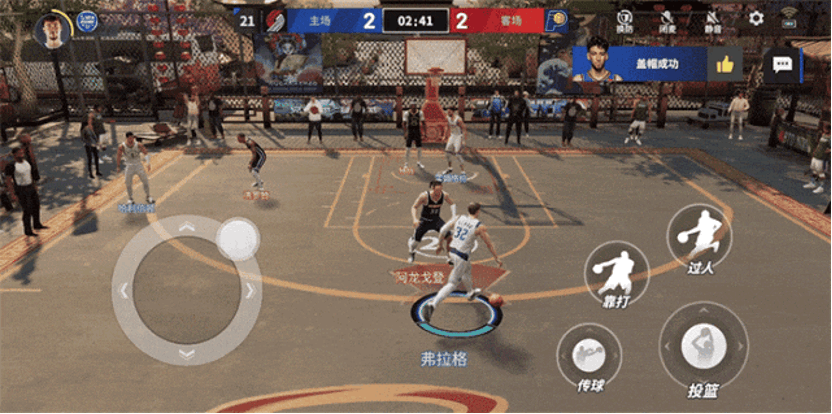Toggle the 静音 mute speaker icon
Viewport: 832px width, 414px height.
pyautogui.click(x=712, y=19)
